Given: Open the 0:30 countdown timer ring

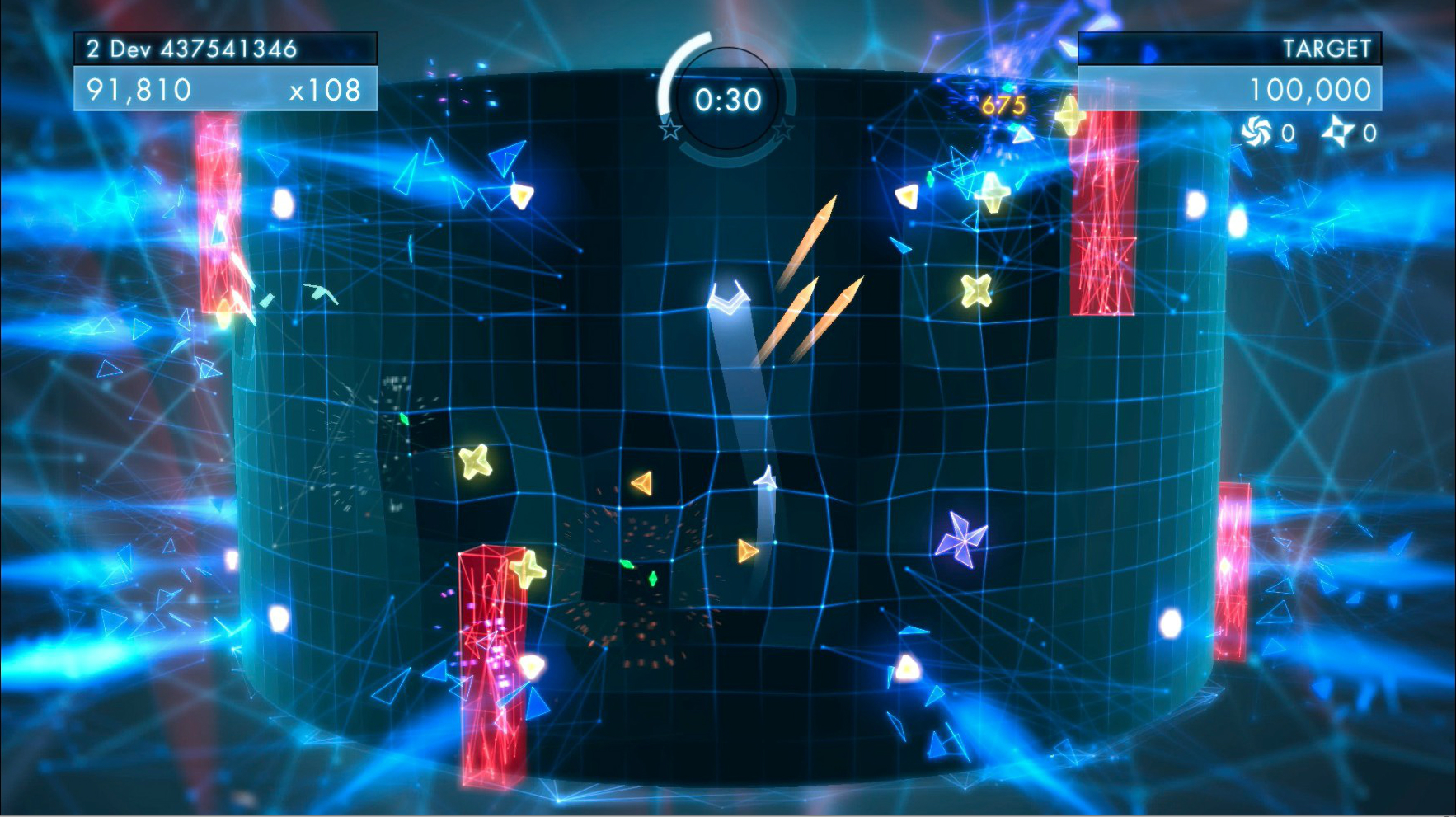Looking at the screenshot, I should [x=730, y=99].
